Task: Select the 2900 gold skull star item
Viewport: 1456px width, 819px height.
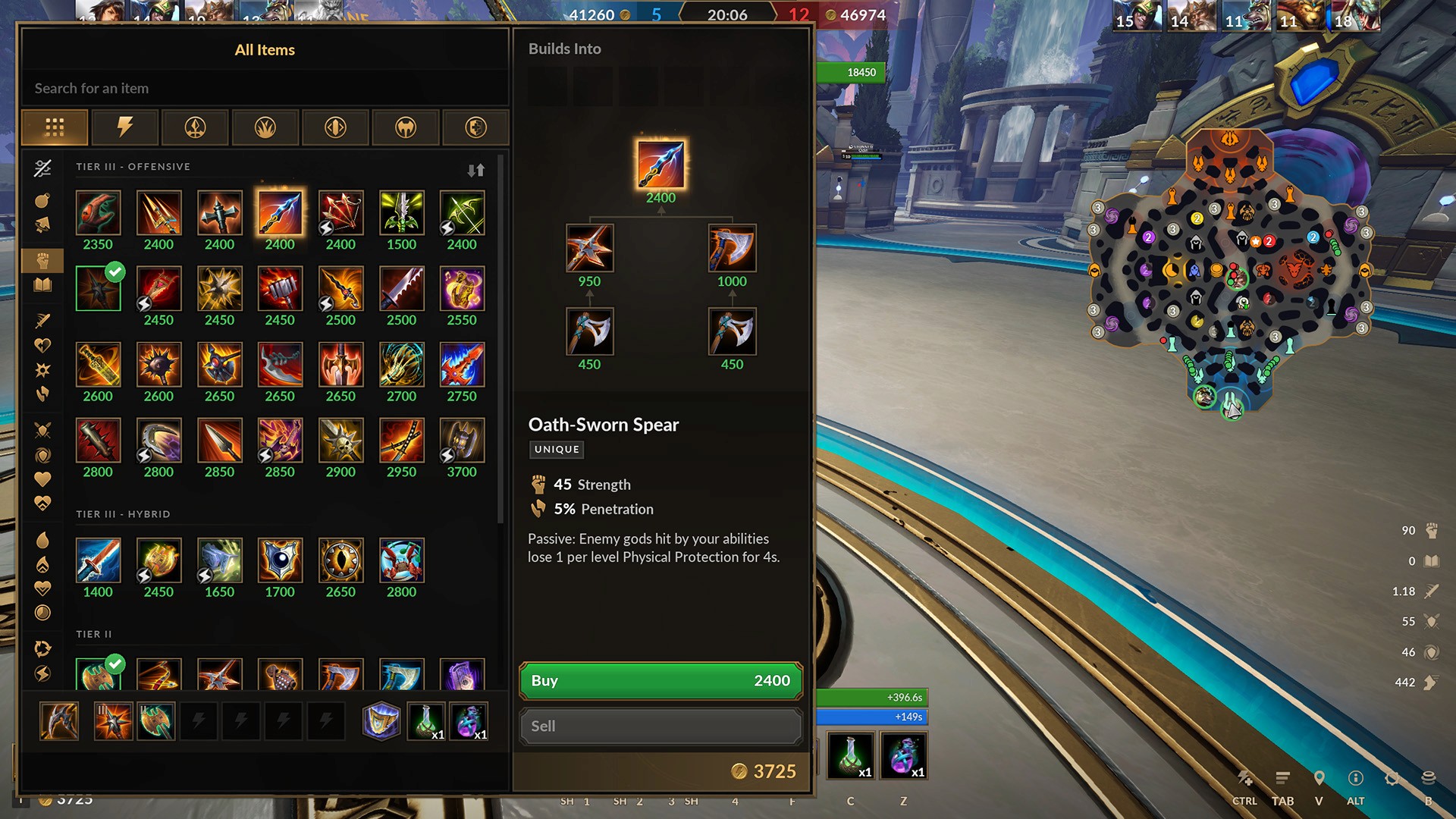Action: (340, 441)
